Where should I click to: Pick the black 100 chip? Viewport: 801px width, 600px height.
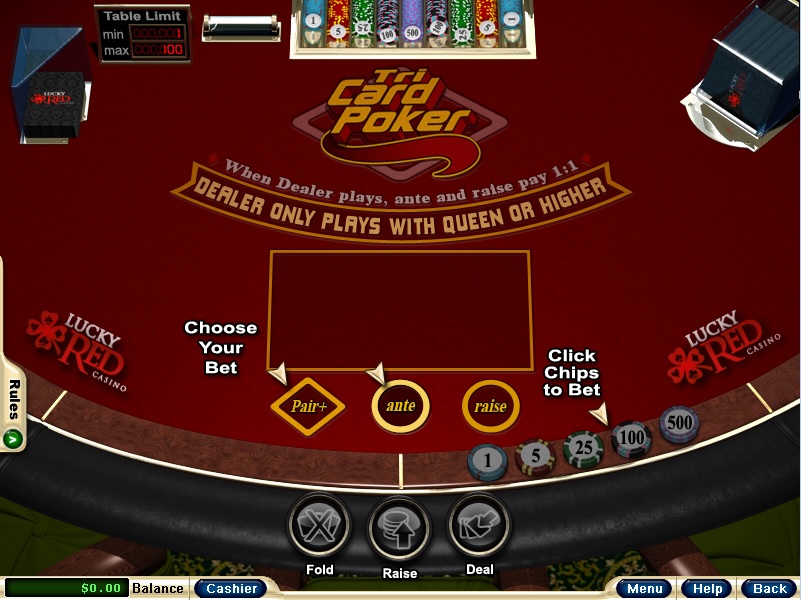[631, 438]
